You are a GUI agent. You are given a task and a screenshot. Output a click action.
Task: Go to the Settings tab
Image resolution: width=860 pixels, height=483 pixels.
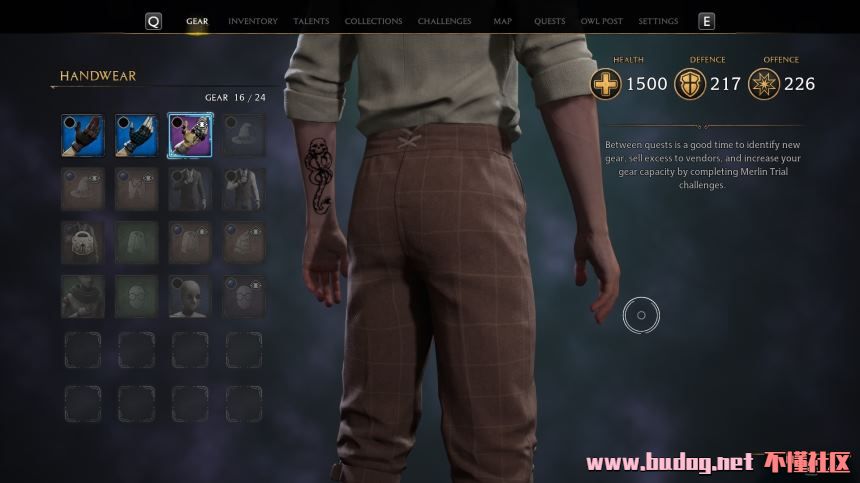pos(658,21)
